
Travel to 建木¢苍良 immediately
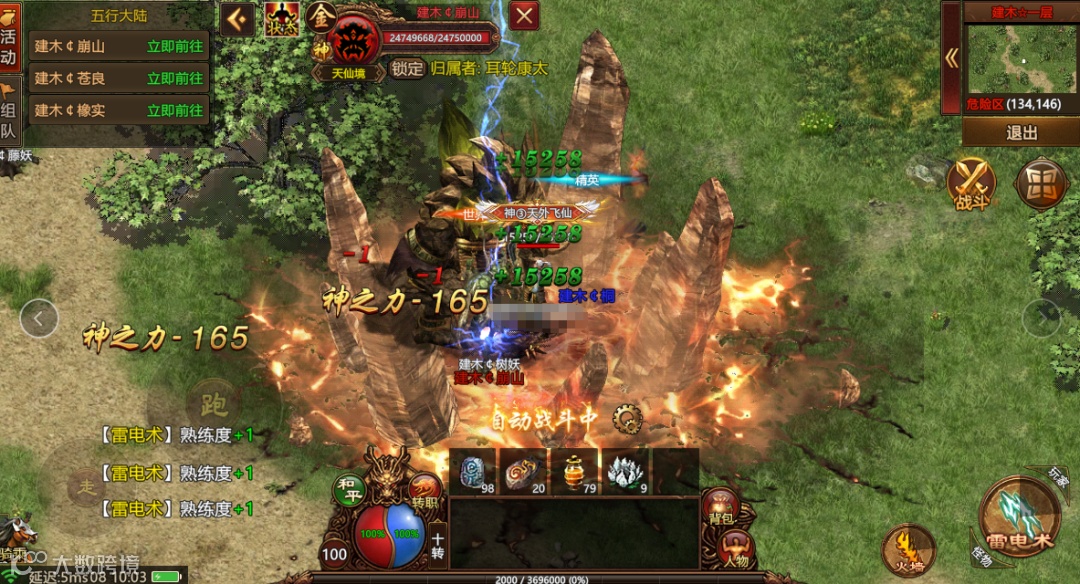pos(174,78)
